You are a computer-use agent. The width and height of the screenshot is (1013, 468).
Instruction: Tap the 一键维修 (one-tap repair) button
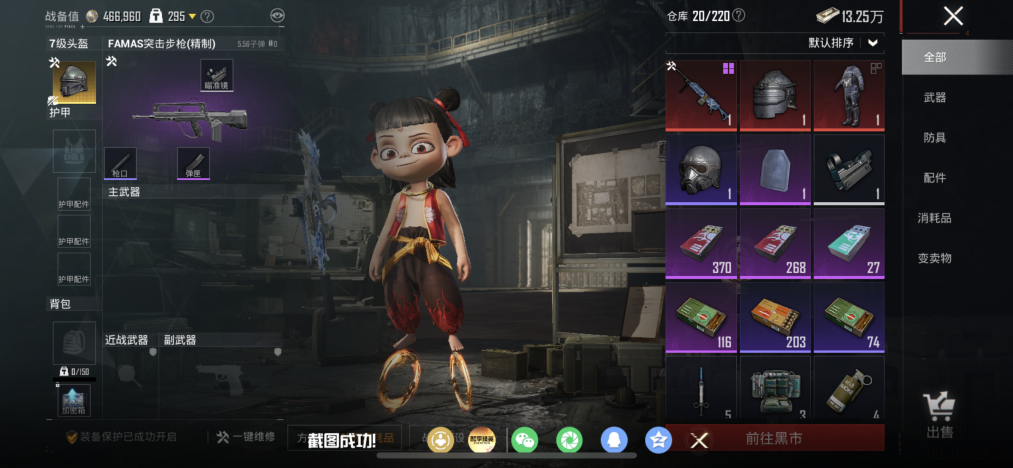tap(245, 438)
